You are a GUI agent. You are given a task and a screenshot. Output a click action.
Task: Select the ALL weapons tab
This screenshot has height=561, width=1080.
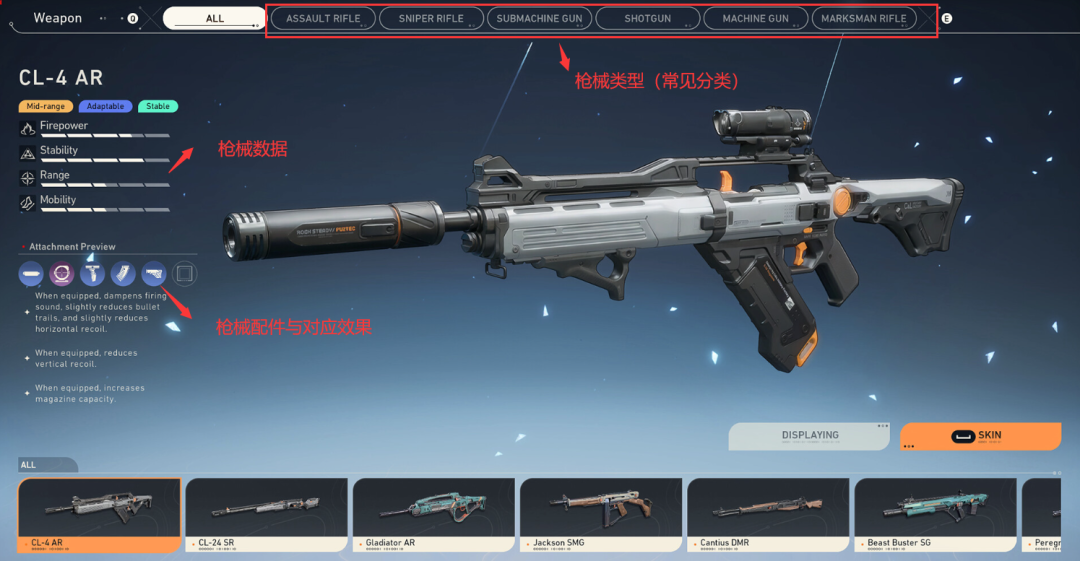pos(215,18)
